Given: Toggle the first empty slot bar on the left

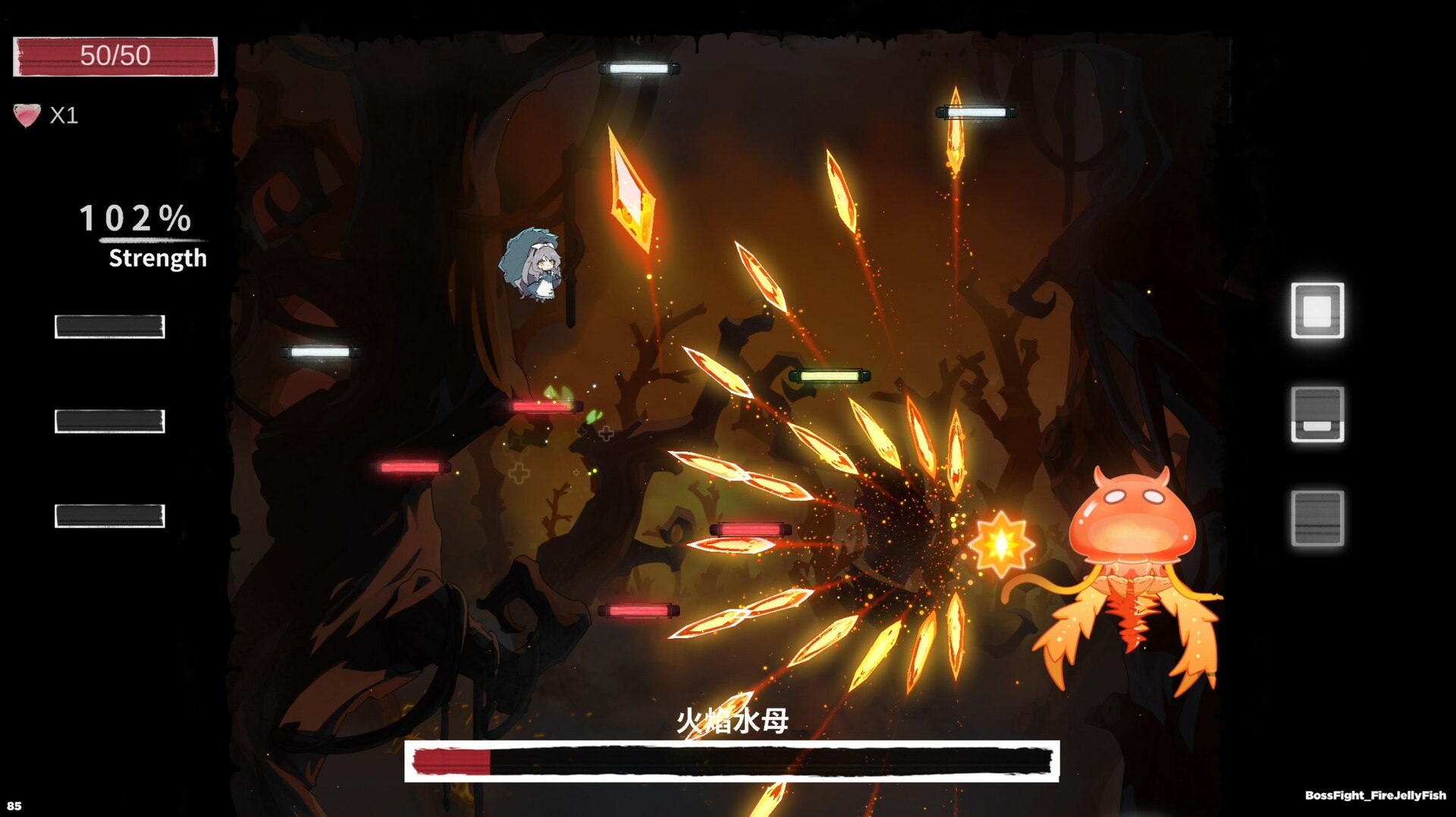Looking at the screenshot, I should (x=110, y=327).
